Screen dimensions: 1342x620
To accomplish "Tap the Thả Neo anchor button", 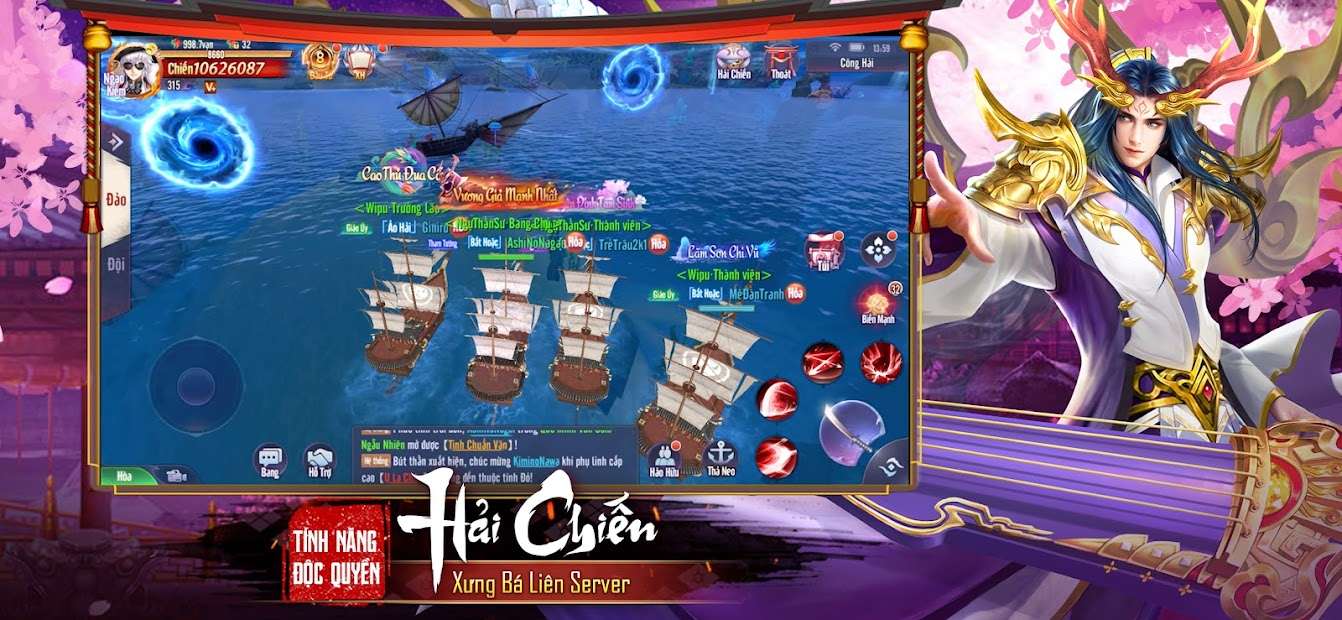I will pos(720,458).
